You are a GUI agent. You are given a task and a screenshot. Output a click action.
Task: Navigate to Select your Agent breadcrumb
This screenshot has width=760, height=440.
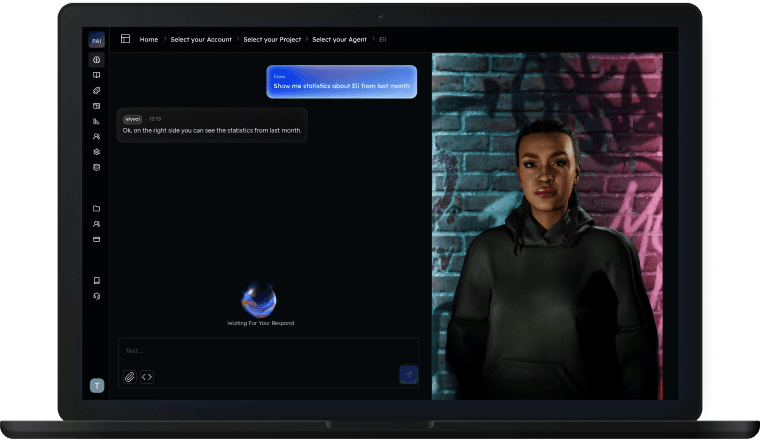coord(338,39)
